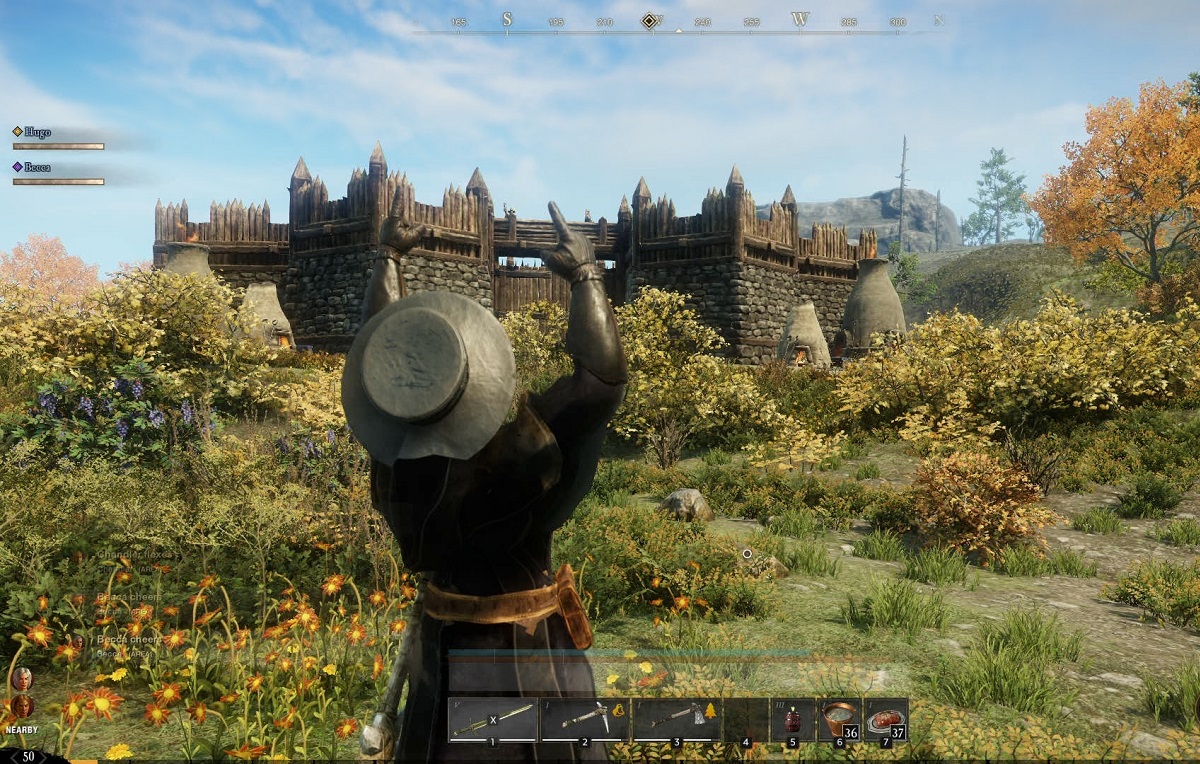Select the copper bowl item with 36

tap(839, 719)
